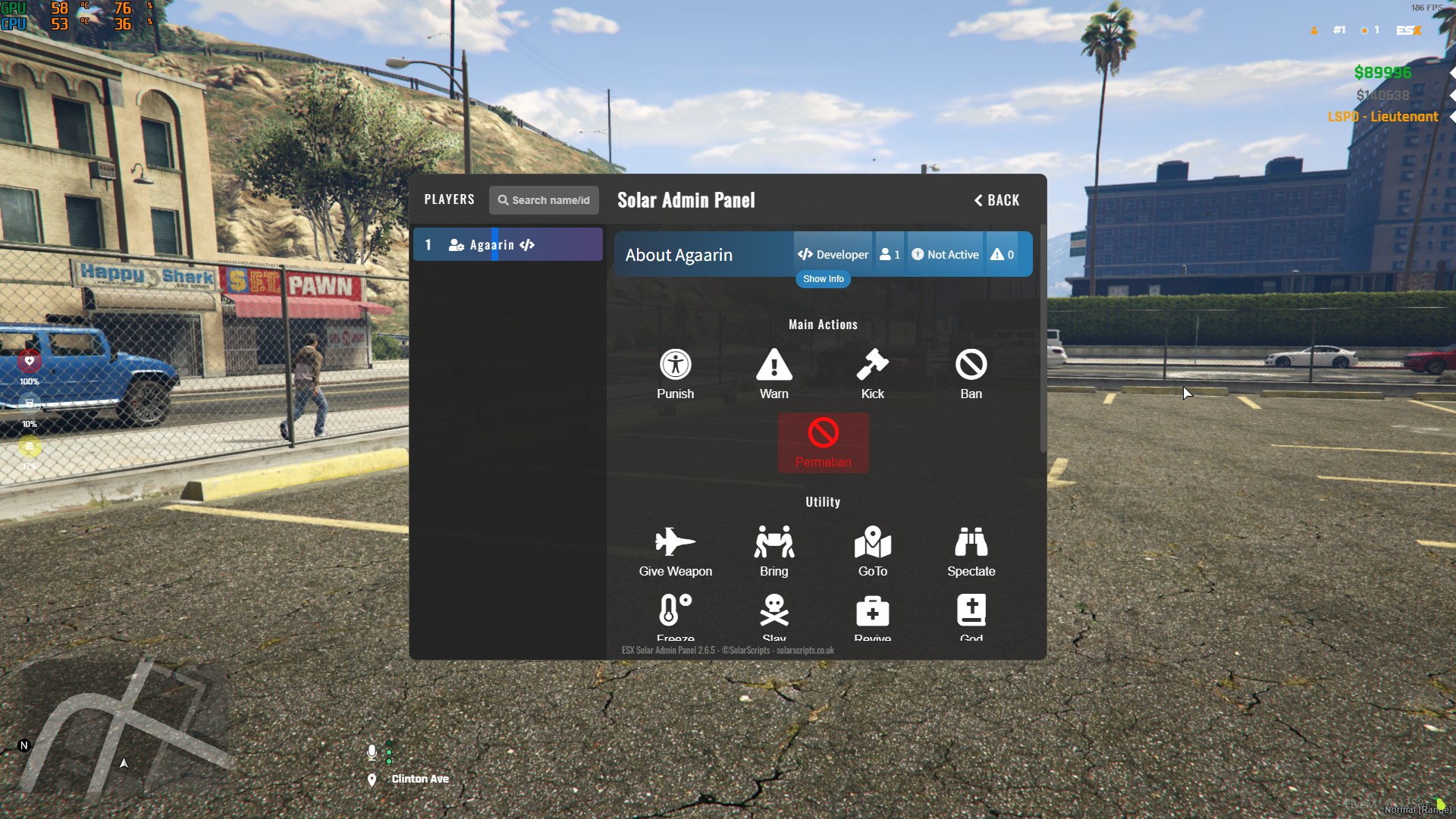This screenshot has width=1456, height=819.
Task: Use GoTo to teleport to player
Action: (872, 551)
